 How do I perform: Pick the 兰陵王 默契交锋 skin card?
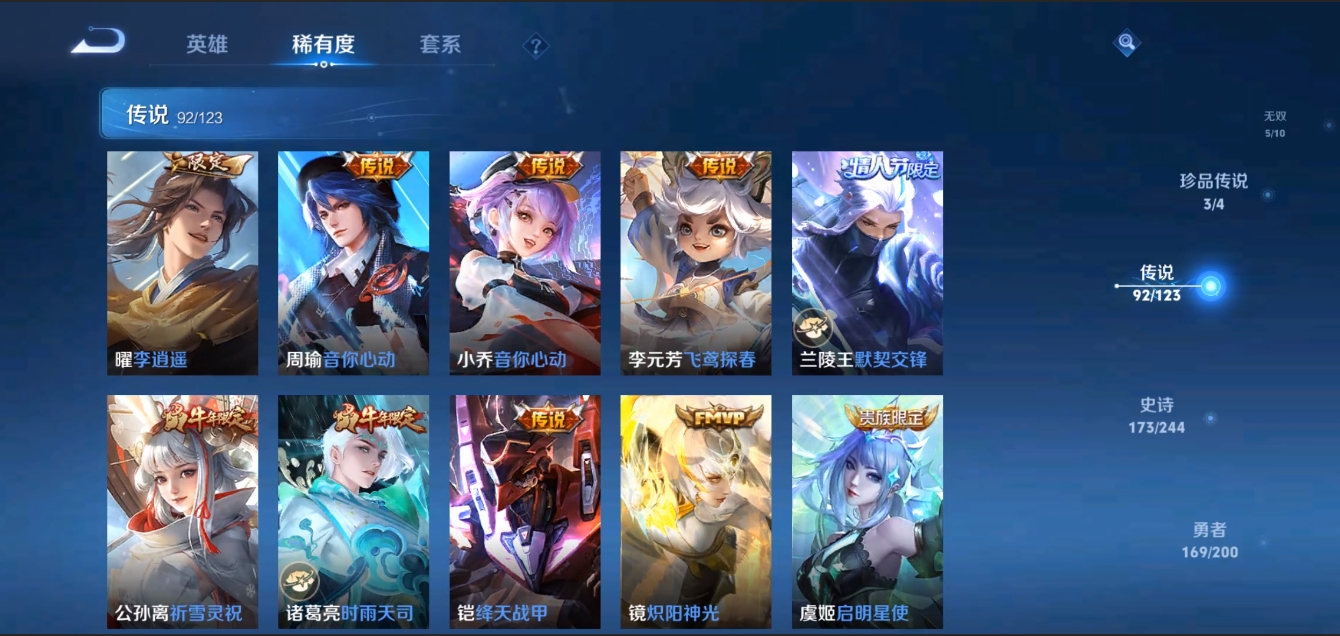(867, 263)
